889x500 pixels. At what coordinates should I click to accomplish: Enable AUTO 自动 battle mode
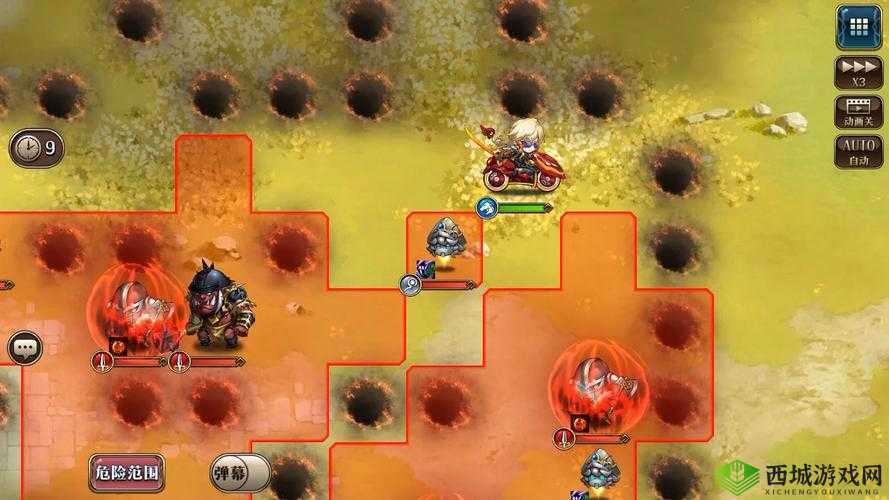(857, 152)
